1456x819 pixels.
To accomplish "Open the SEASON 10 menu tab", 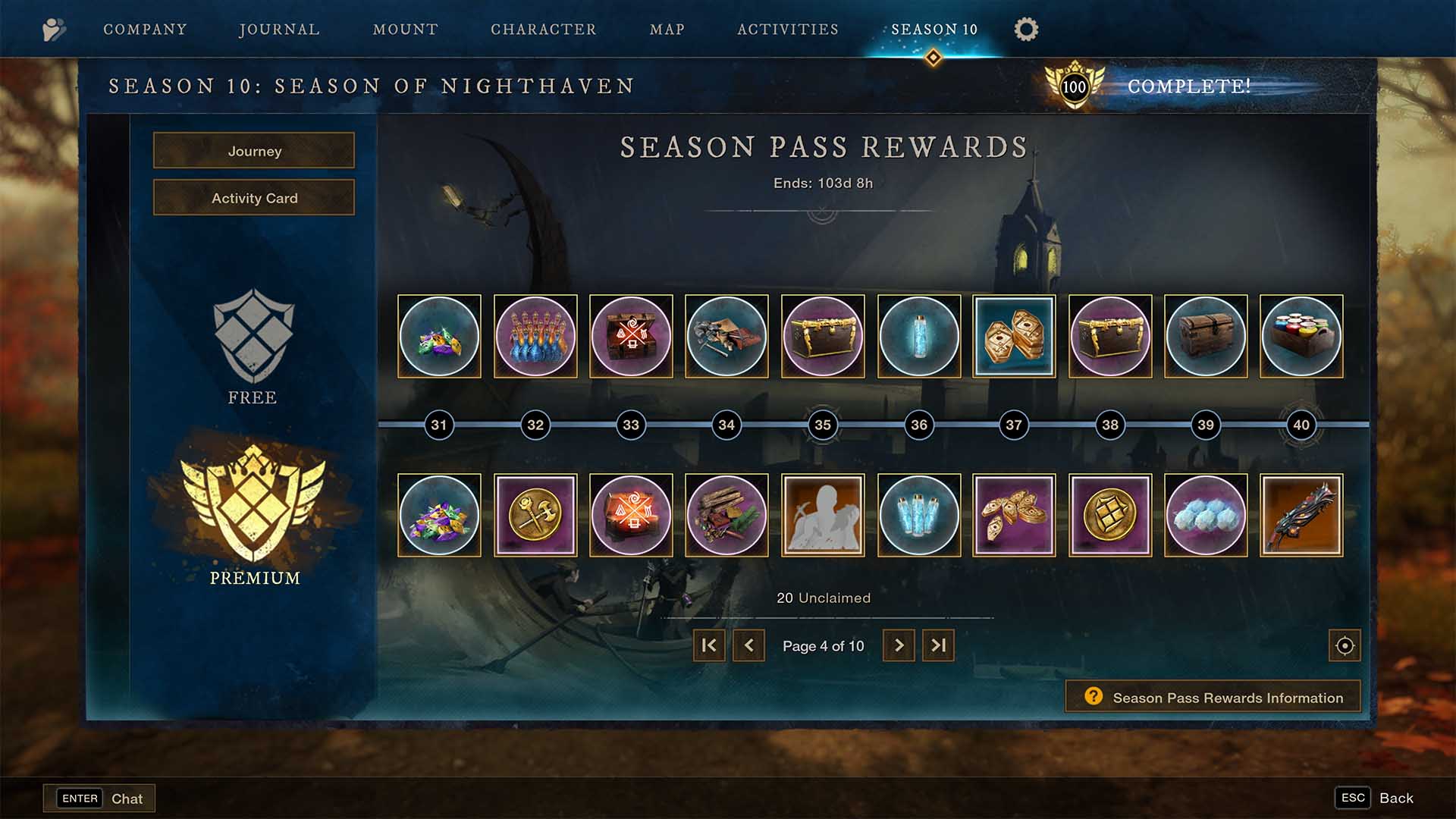I will [x=932, y=30].
